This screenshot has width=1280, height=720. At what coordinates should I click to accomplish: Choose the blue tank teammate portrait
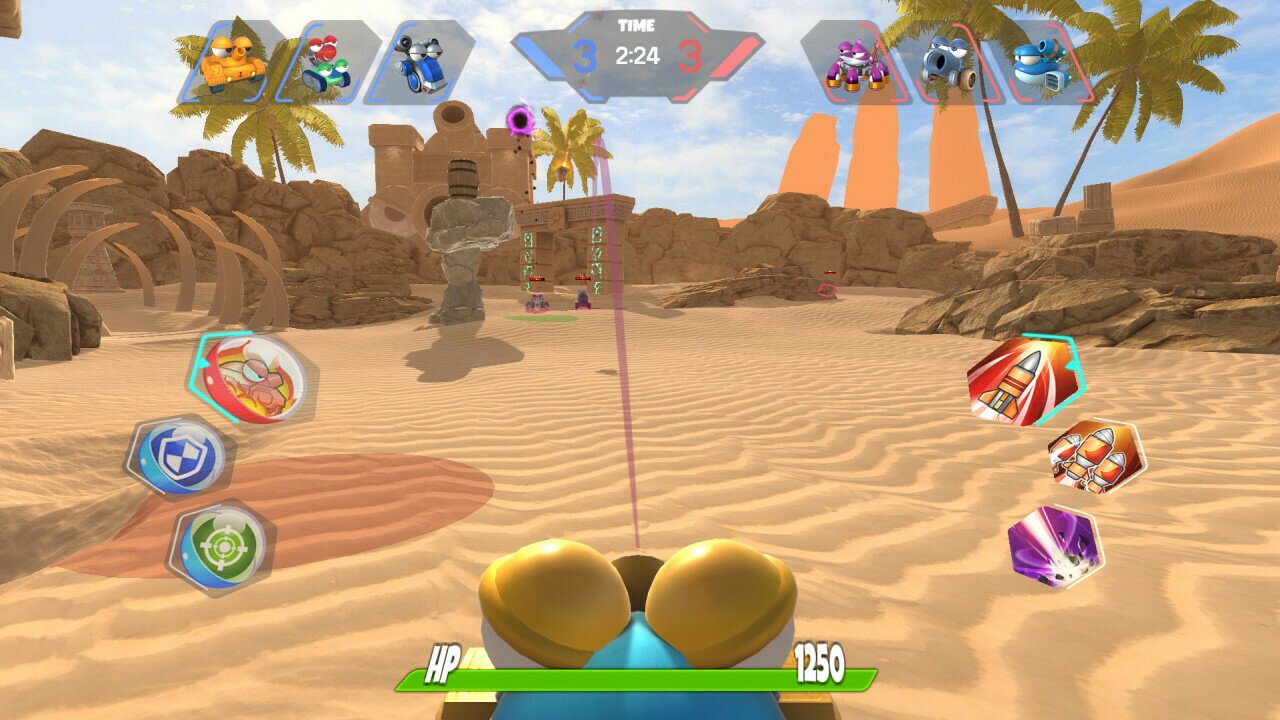click(420, 62)
